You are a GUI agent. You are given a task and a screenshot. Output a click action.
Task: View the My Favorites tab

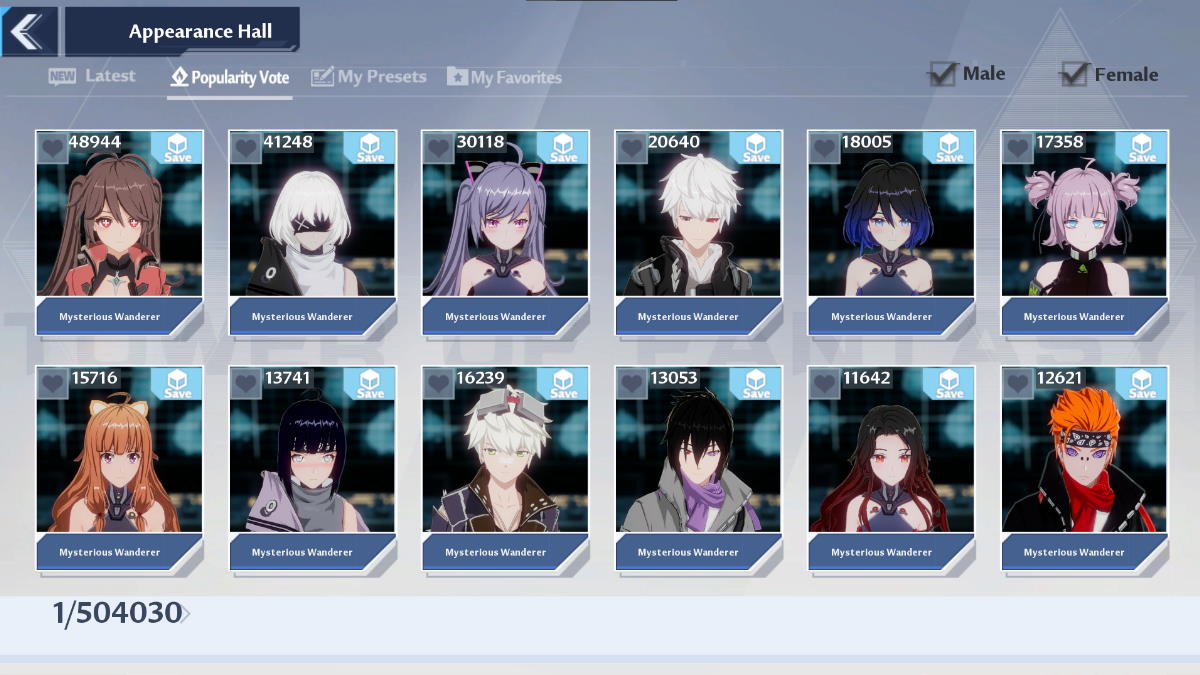[x=504, y=77]
